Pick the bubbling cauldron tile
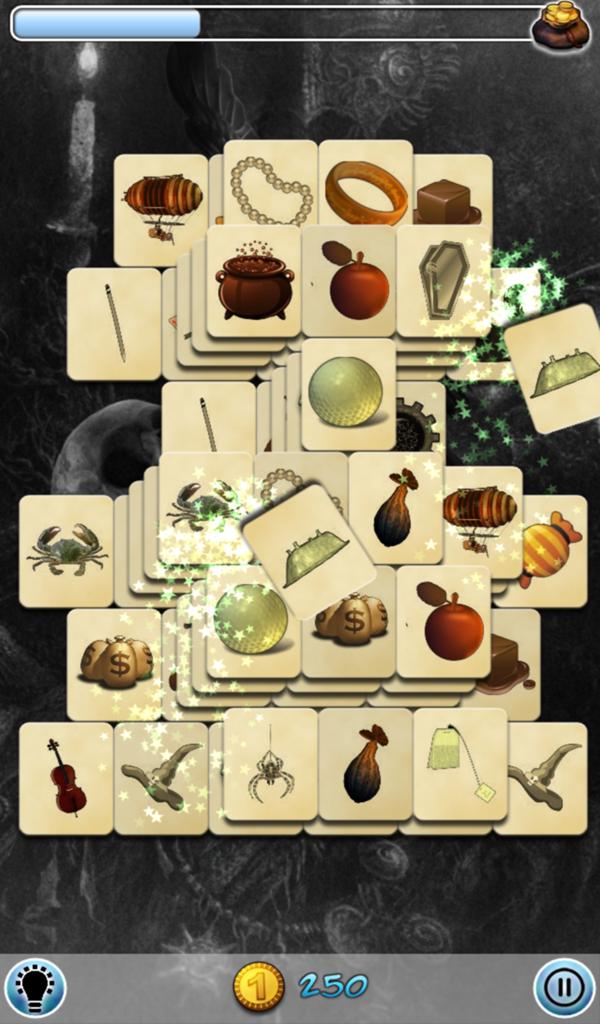 [254, 281]
